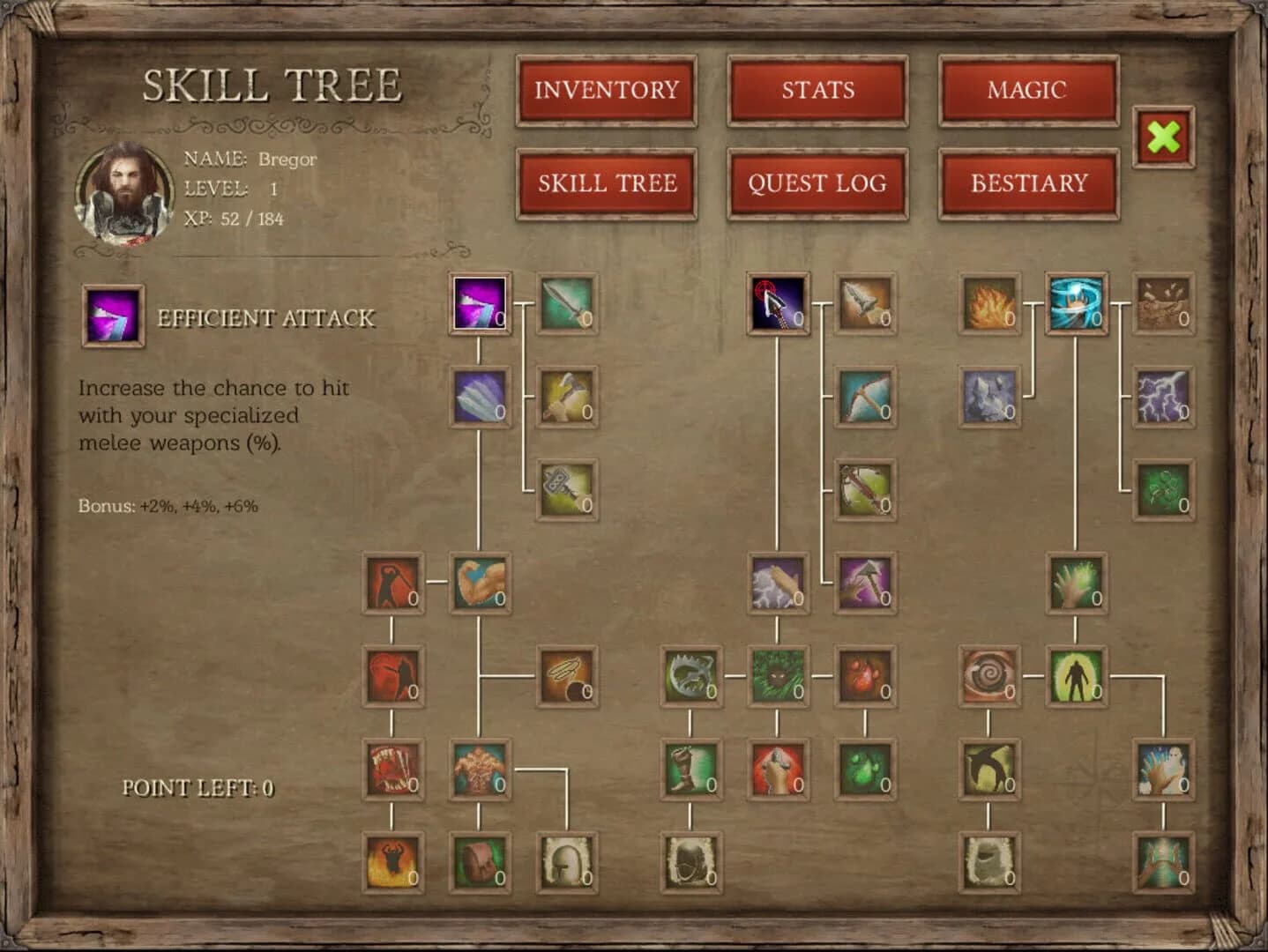
Task: Open the Bestiary tab
Action: click(x=1028, y=184)
